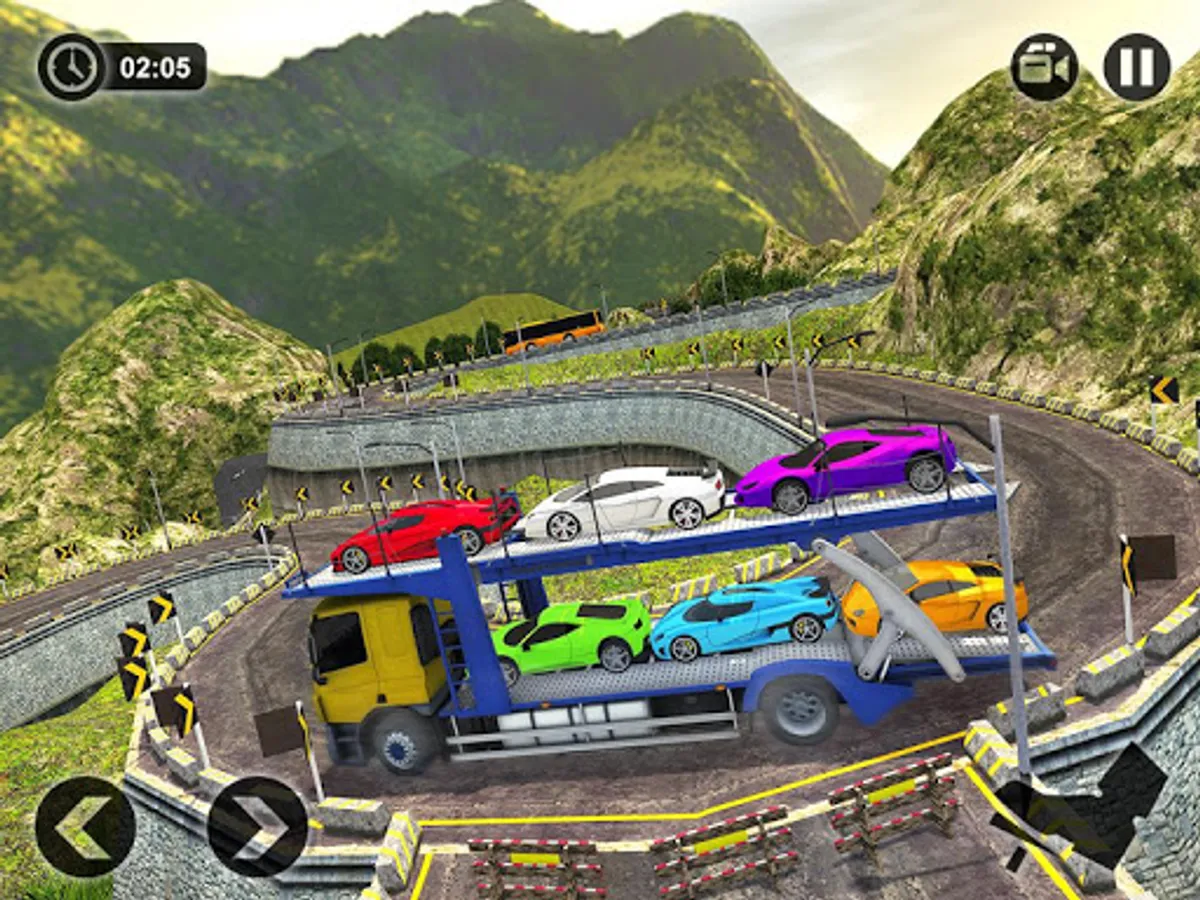Pause the game with the pause button
Viewport: 1200px width, 900px height.
[x=1137, y=67]
